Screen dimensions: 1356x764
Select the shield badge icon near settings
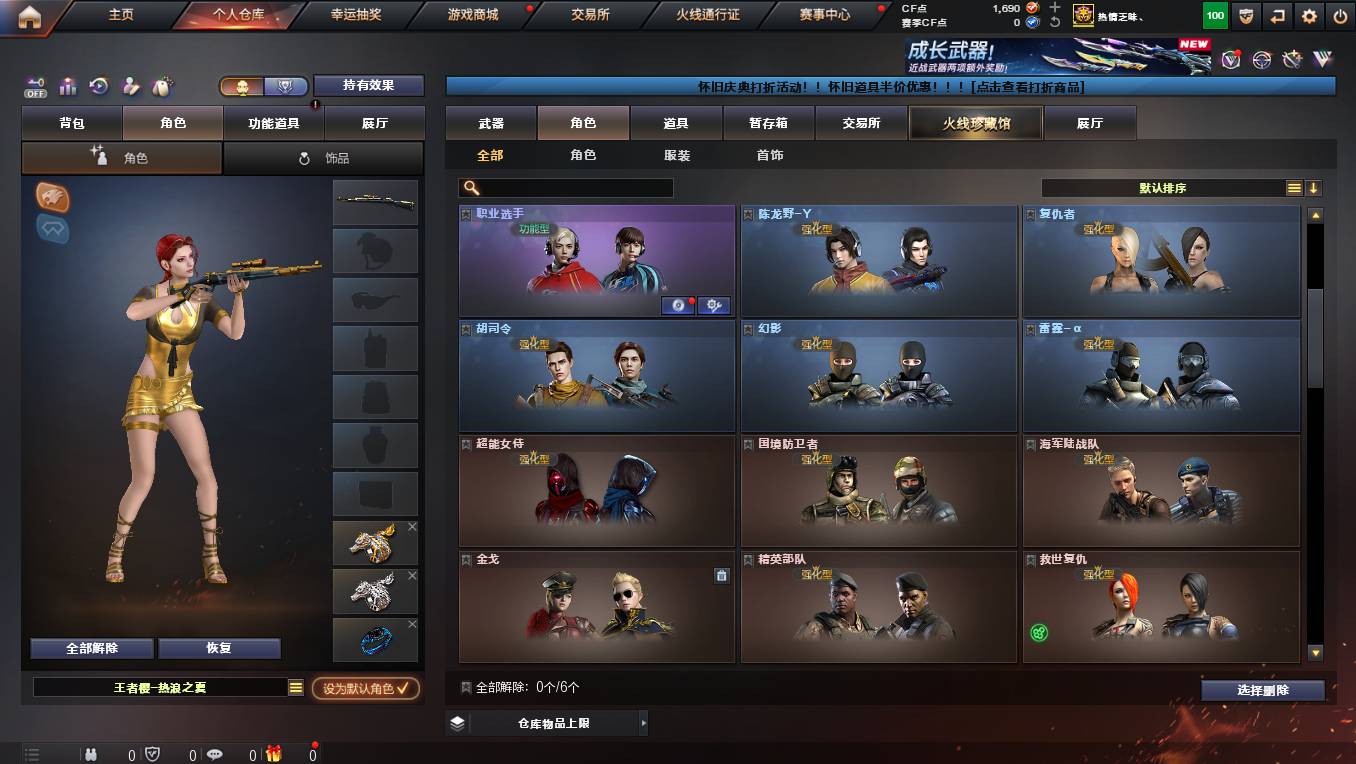pyautogui.click(x=1245, y=16)
